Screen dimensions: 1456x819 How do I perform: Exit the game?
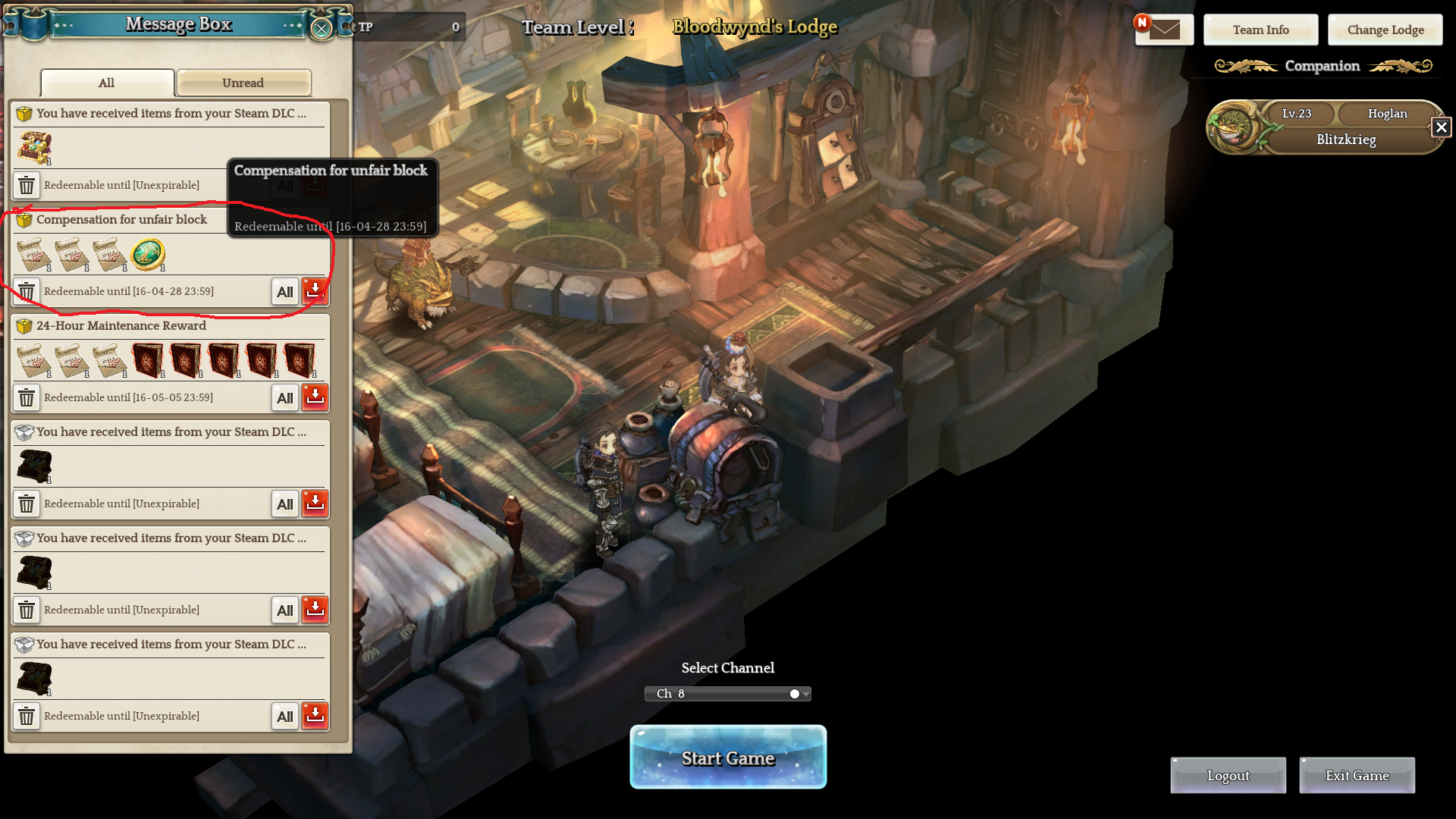[x=1357, y=775]
